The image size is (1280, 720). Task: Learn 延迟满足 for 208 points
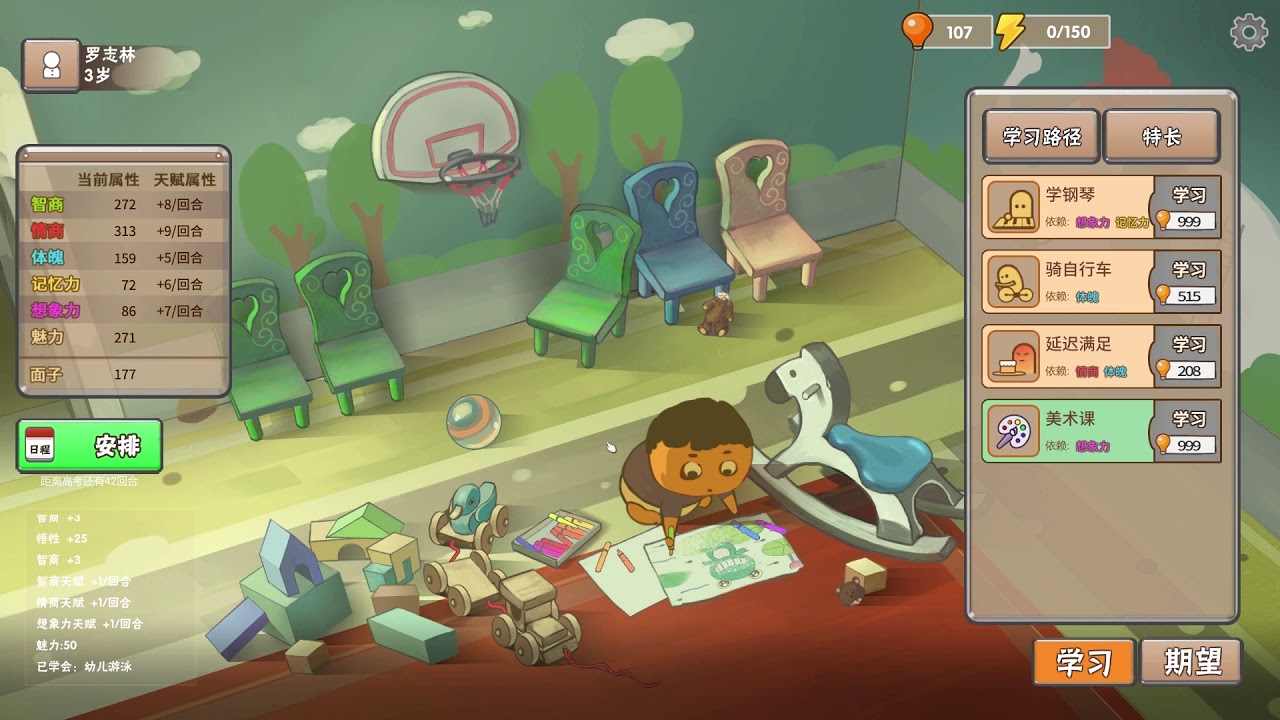click(1188, 356)
